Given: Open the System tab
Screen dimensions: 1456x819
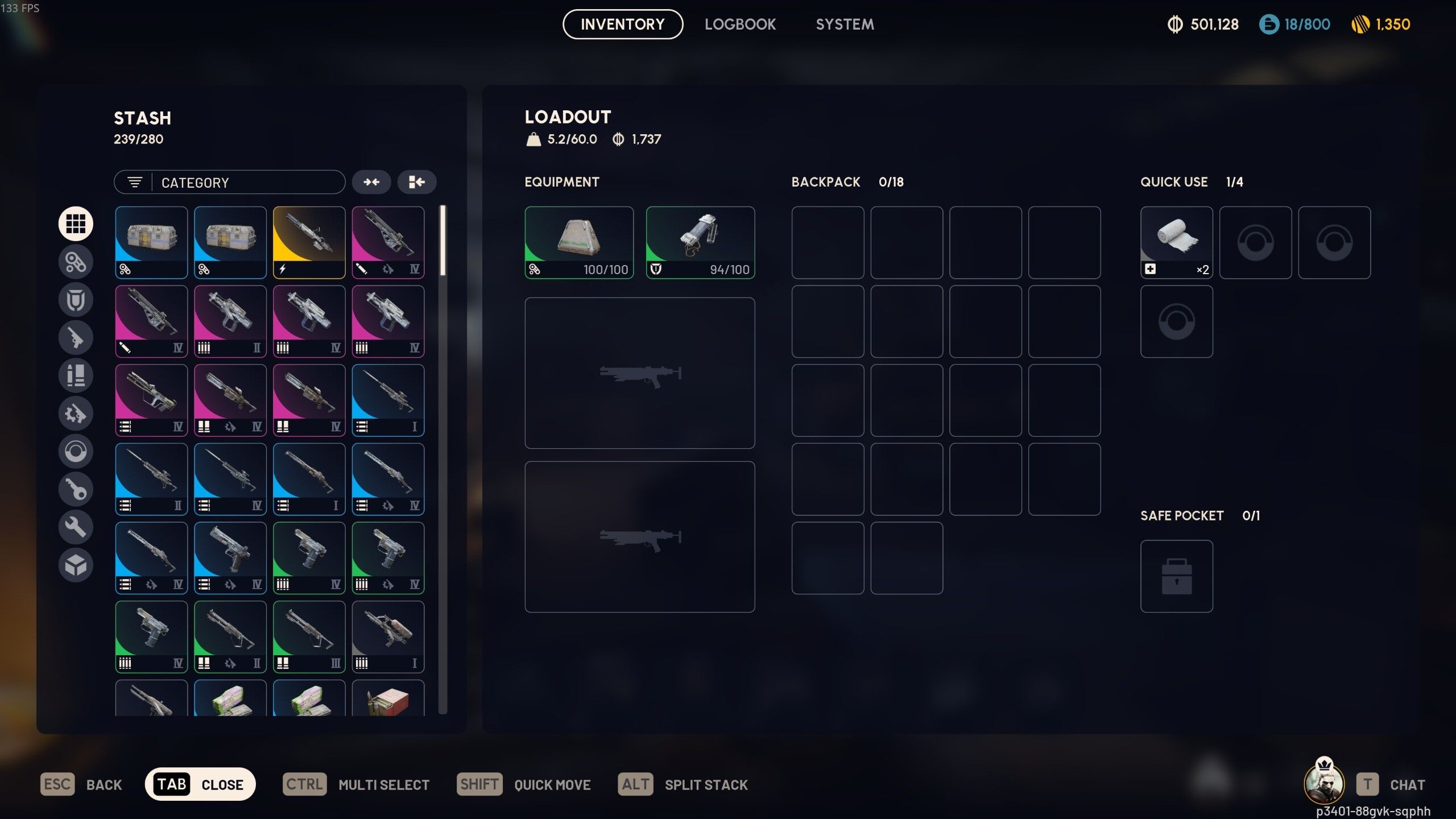Looking at the screenshot, I should tap(845, 24).
